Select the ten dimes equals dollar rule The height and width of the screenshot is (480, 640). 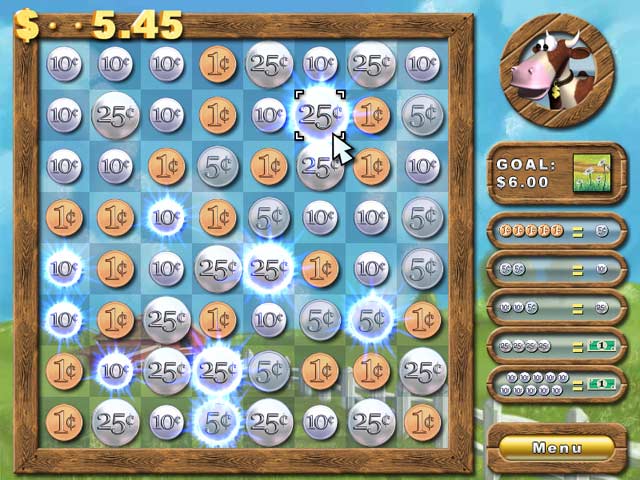pos(557,384)
